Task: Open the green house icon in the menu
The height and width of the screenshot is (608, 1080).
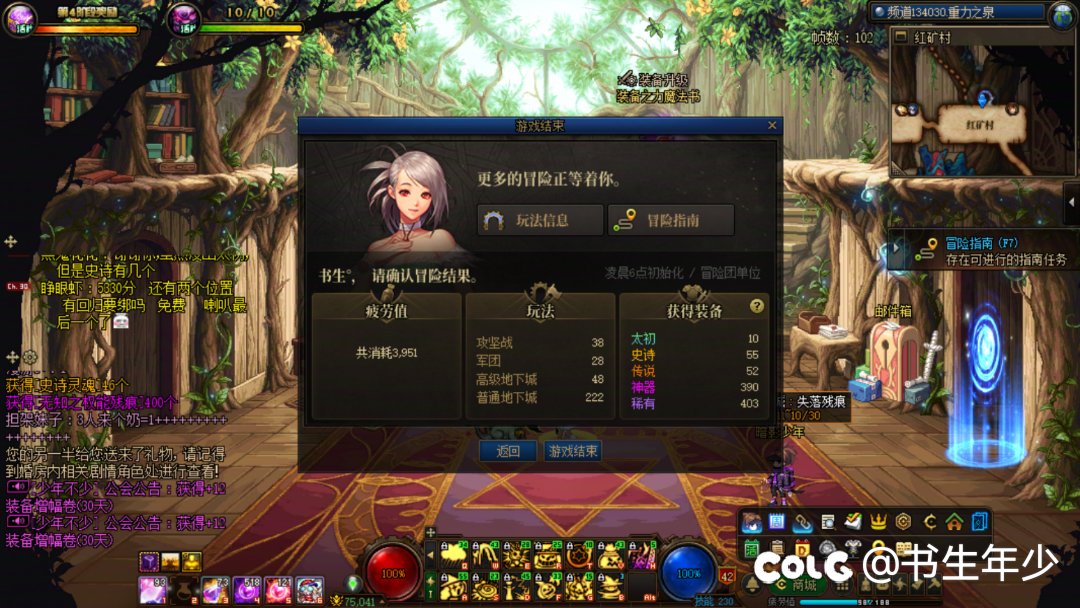Action: [954, 521]
